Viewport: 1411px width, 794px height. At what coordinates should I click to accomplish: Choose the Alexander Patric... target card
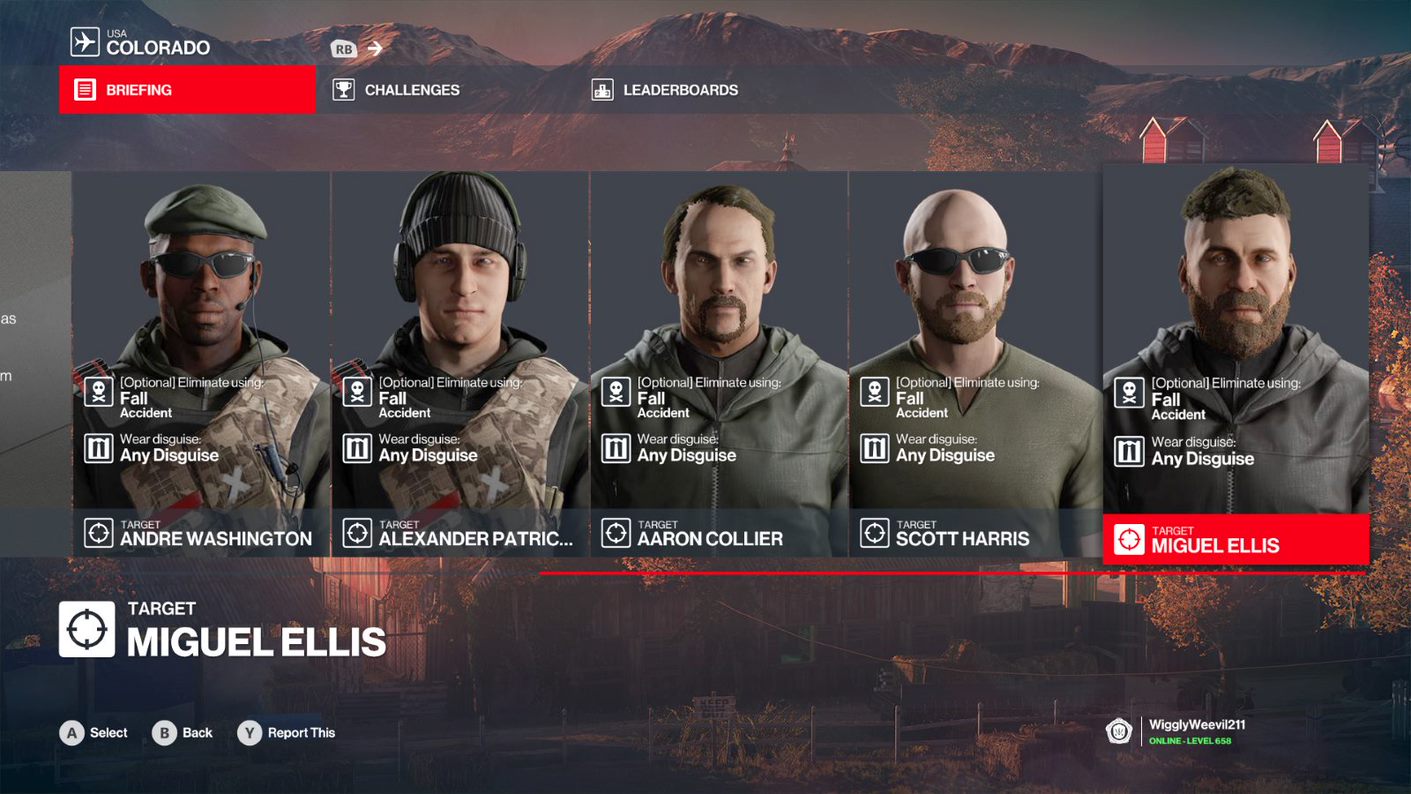pyautogui.click(x=460, y=364)
